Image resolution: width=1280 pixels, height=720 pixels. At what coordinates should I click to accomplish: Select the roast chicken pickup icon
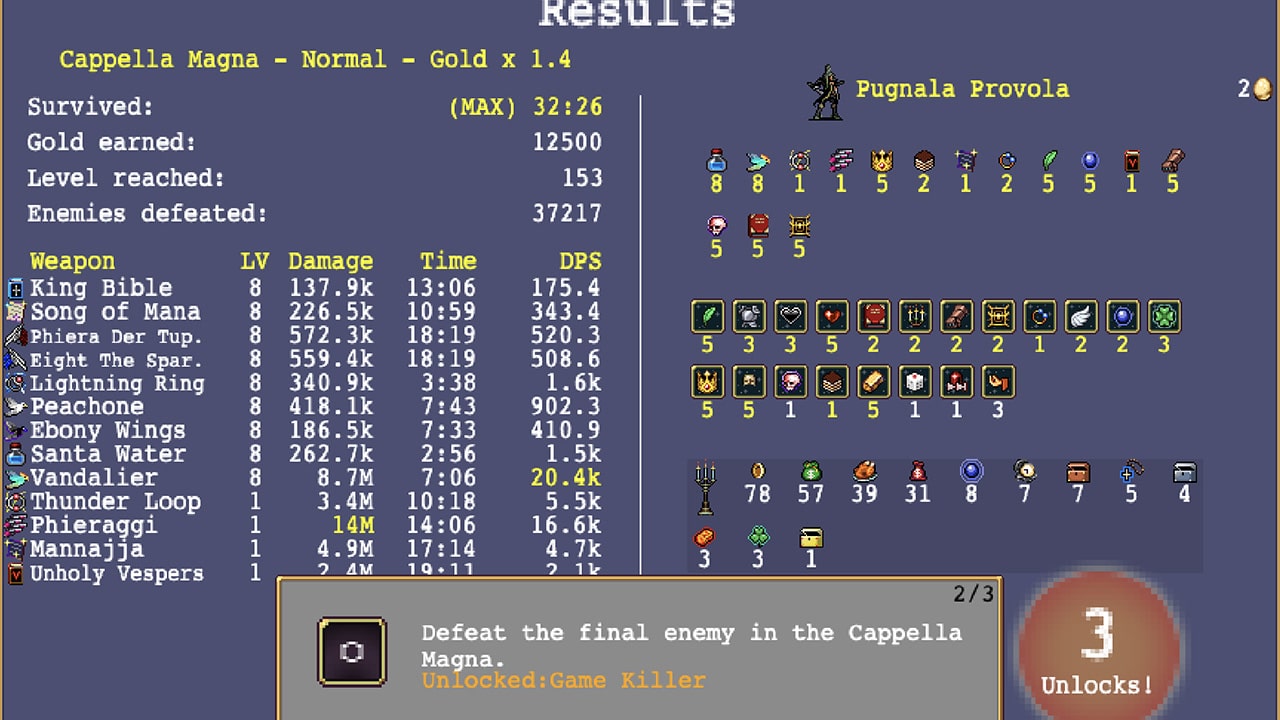(x=864, y=470)
